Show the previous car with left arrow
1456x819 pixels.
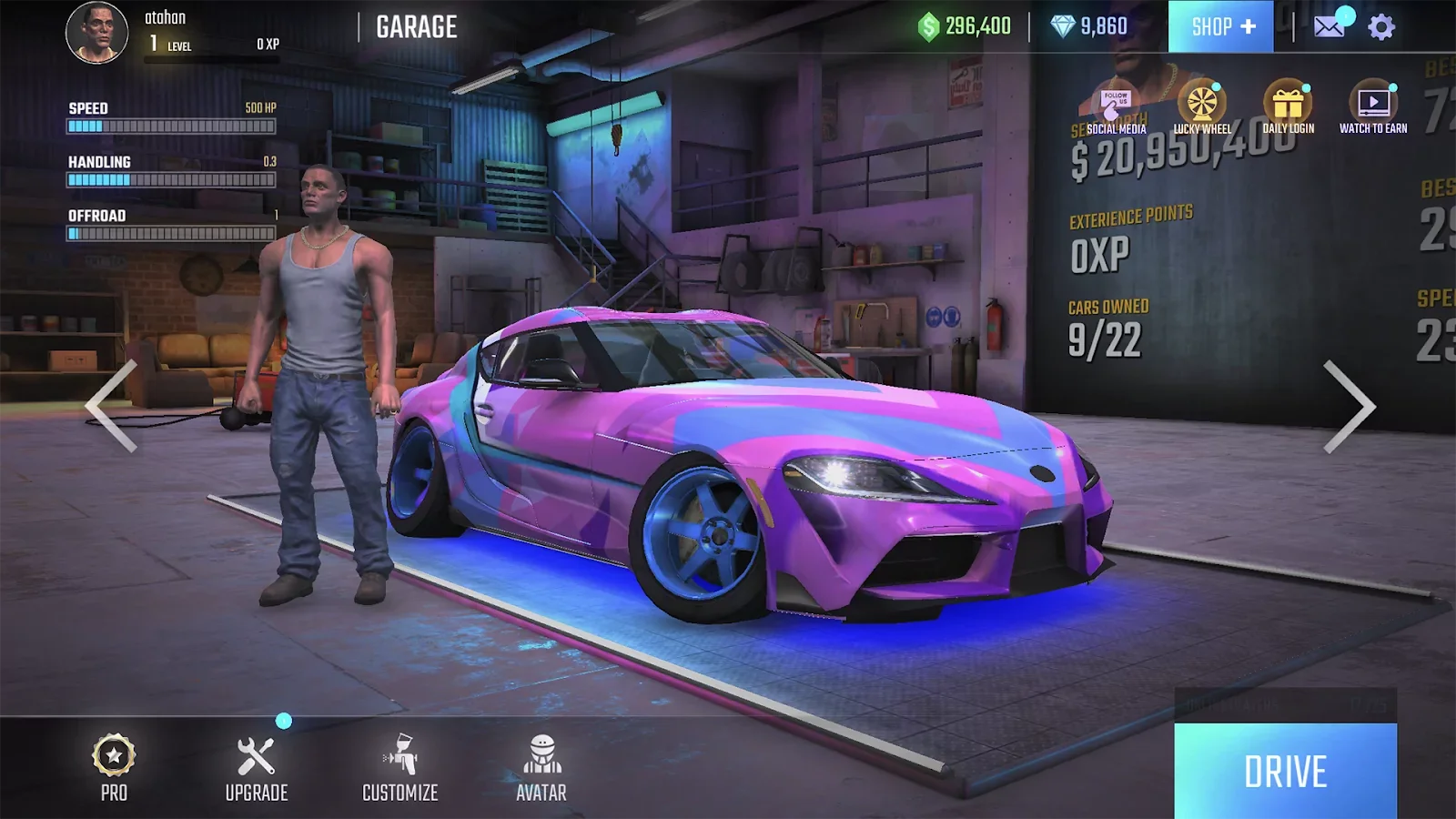tap(112, 406)
